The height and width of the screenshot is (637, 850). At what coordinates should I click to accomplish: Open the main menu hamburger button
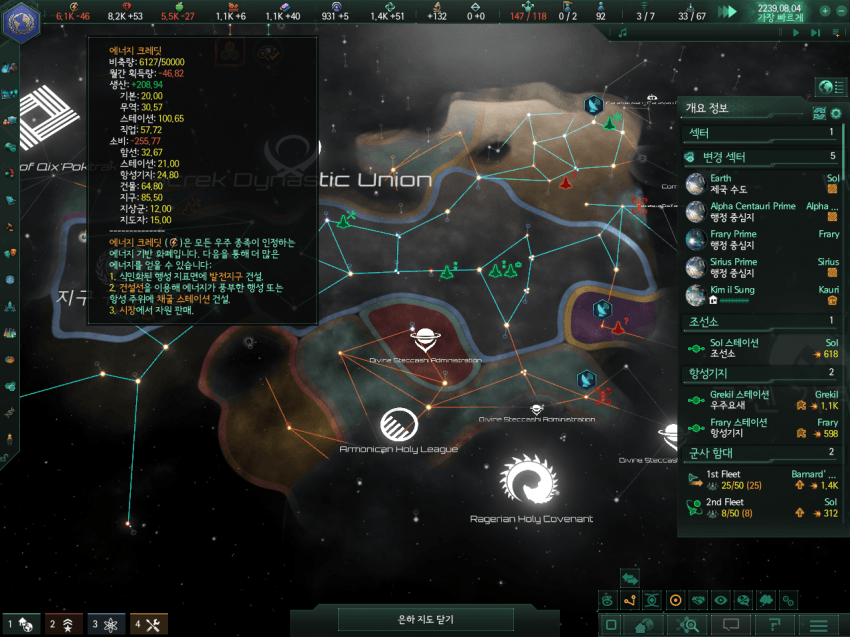coord(819,625)
